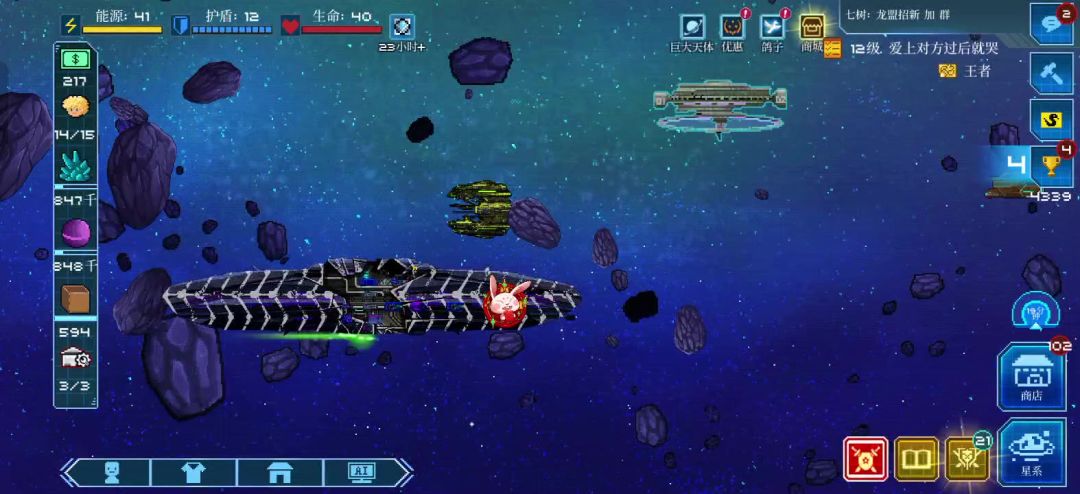
Task: Show the 优惠 offers
Action: (732, 27)
